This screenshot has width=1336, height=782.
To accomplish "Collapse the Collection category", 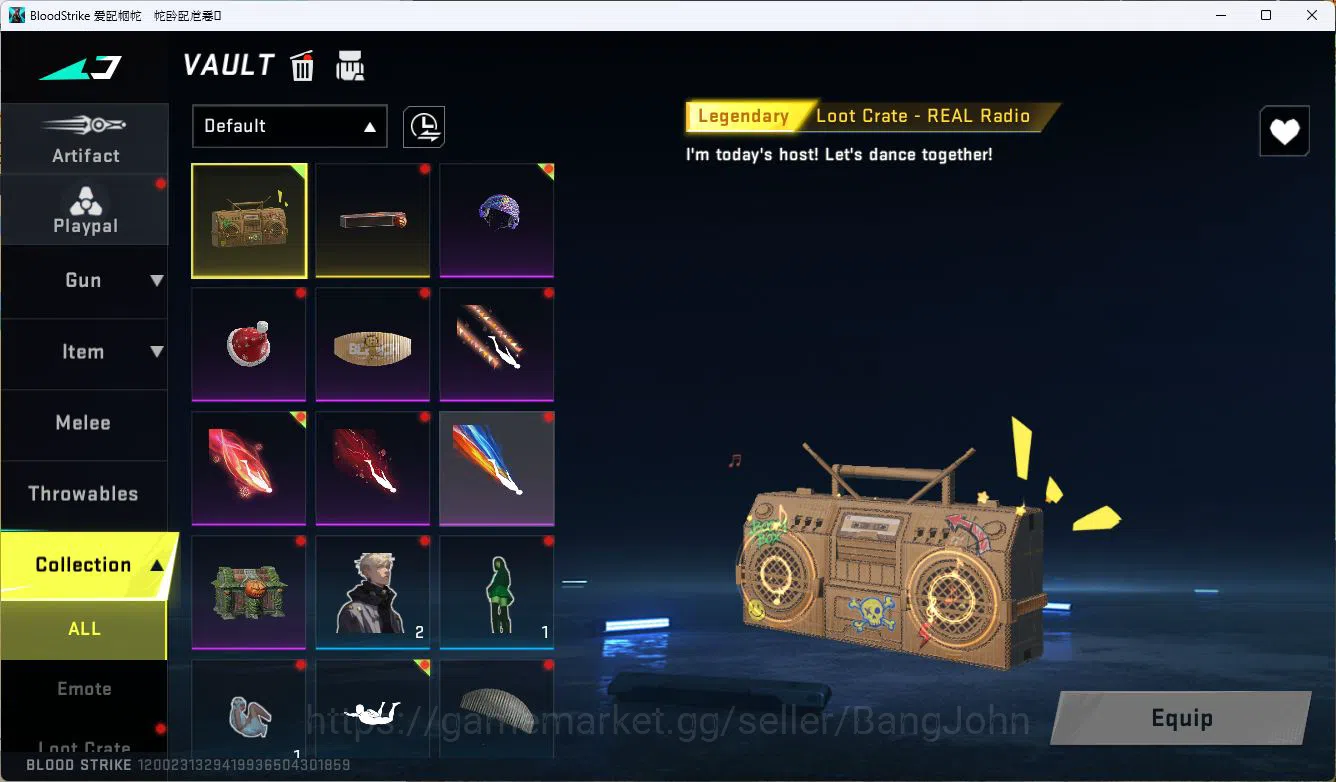I will (85, 564).
